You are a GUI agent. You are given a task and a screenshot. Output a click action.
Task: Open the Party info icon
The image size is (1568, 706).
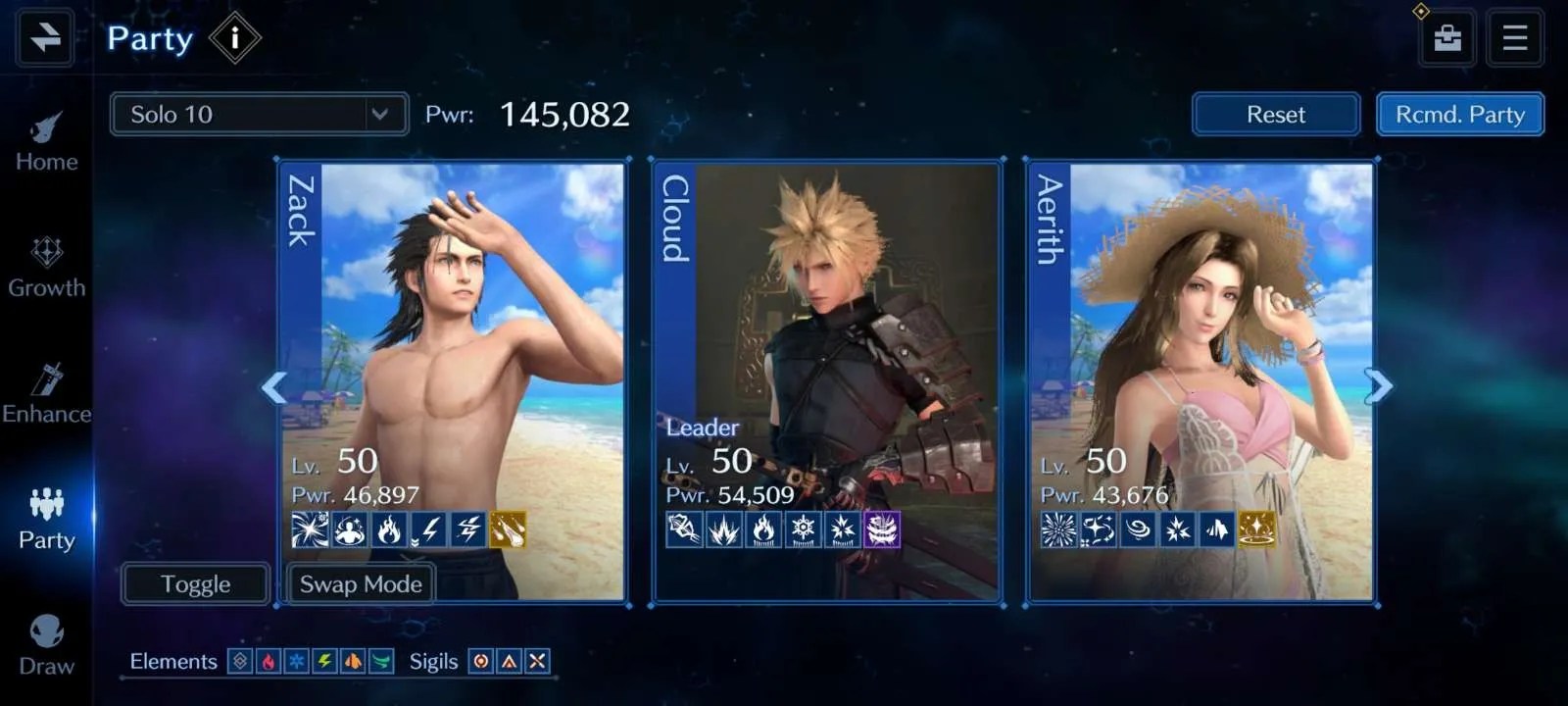[234, 38]
